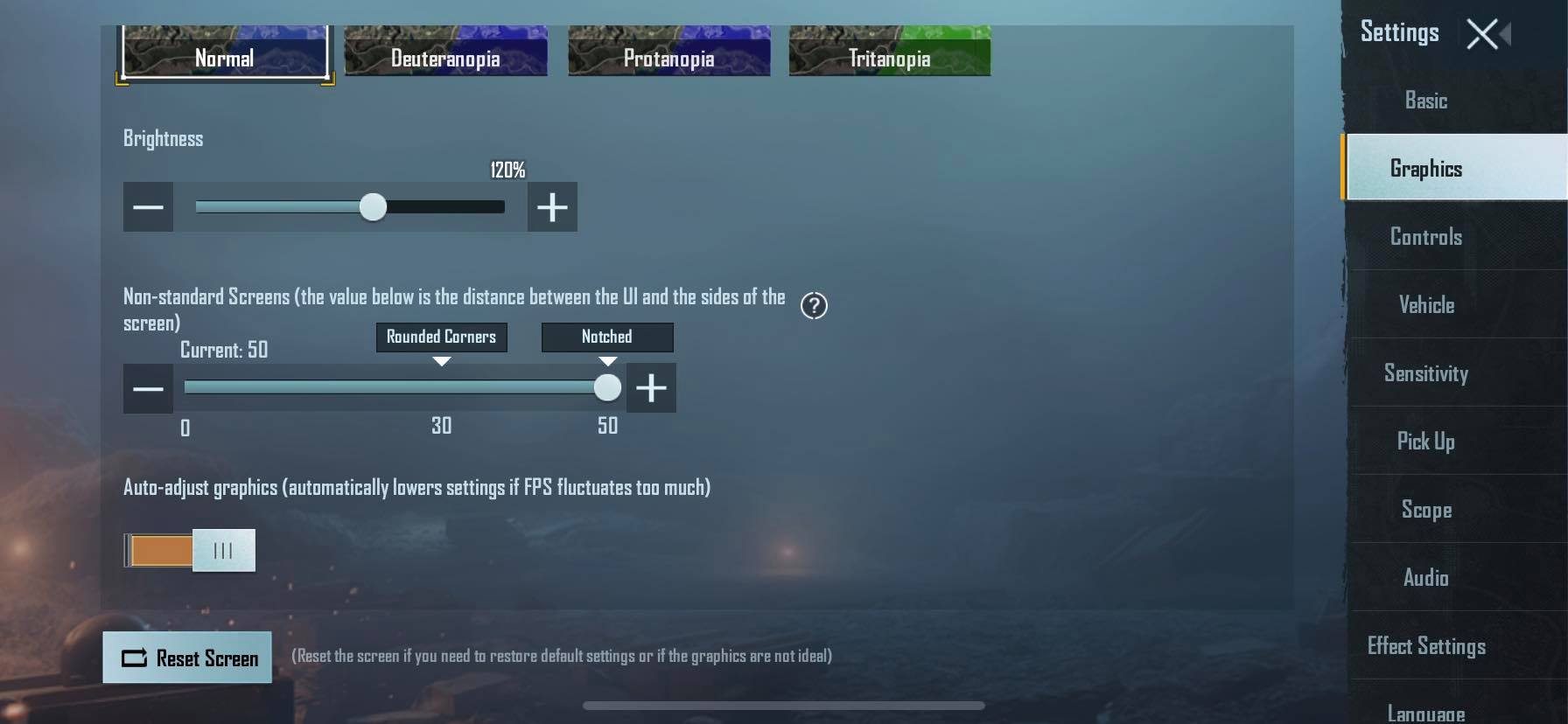This screenshot has width=1568, height=724.
Task: Click the Reset Screen icon
Action: pyautogui.click(x=133, y=657)
